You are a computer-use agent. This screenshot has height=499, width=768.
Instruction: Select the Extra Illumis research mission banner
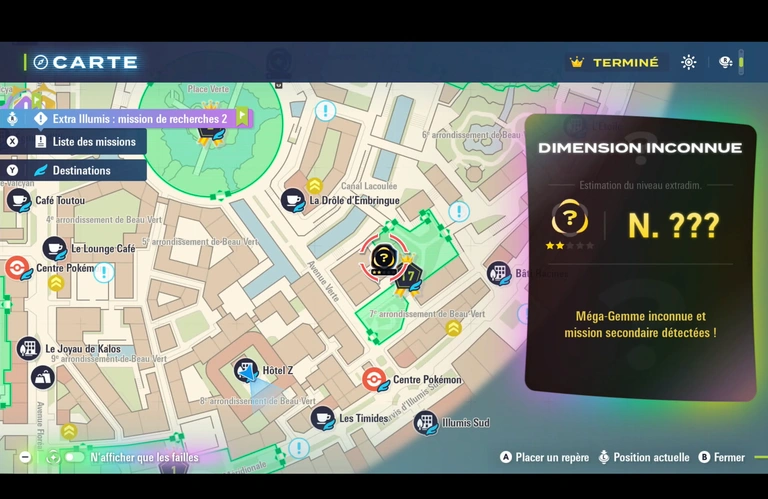(139, 118)
